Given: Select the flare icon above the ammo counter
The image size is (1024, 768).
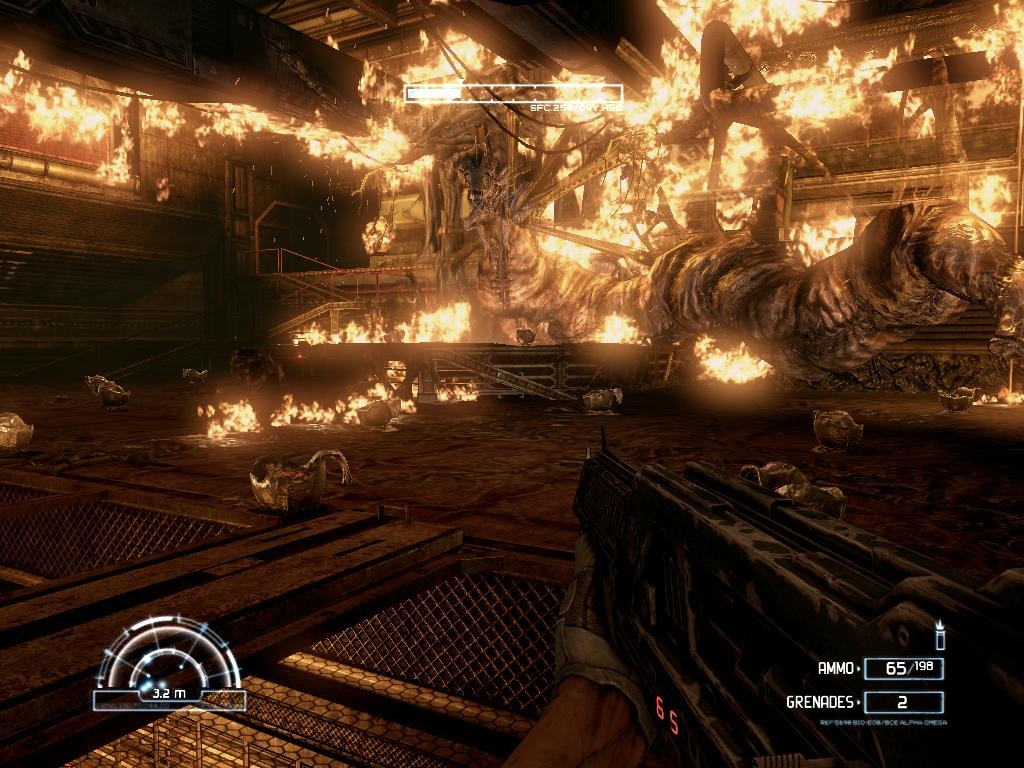Looking at the screenshot, I should click(939, 635).
